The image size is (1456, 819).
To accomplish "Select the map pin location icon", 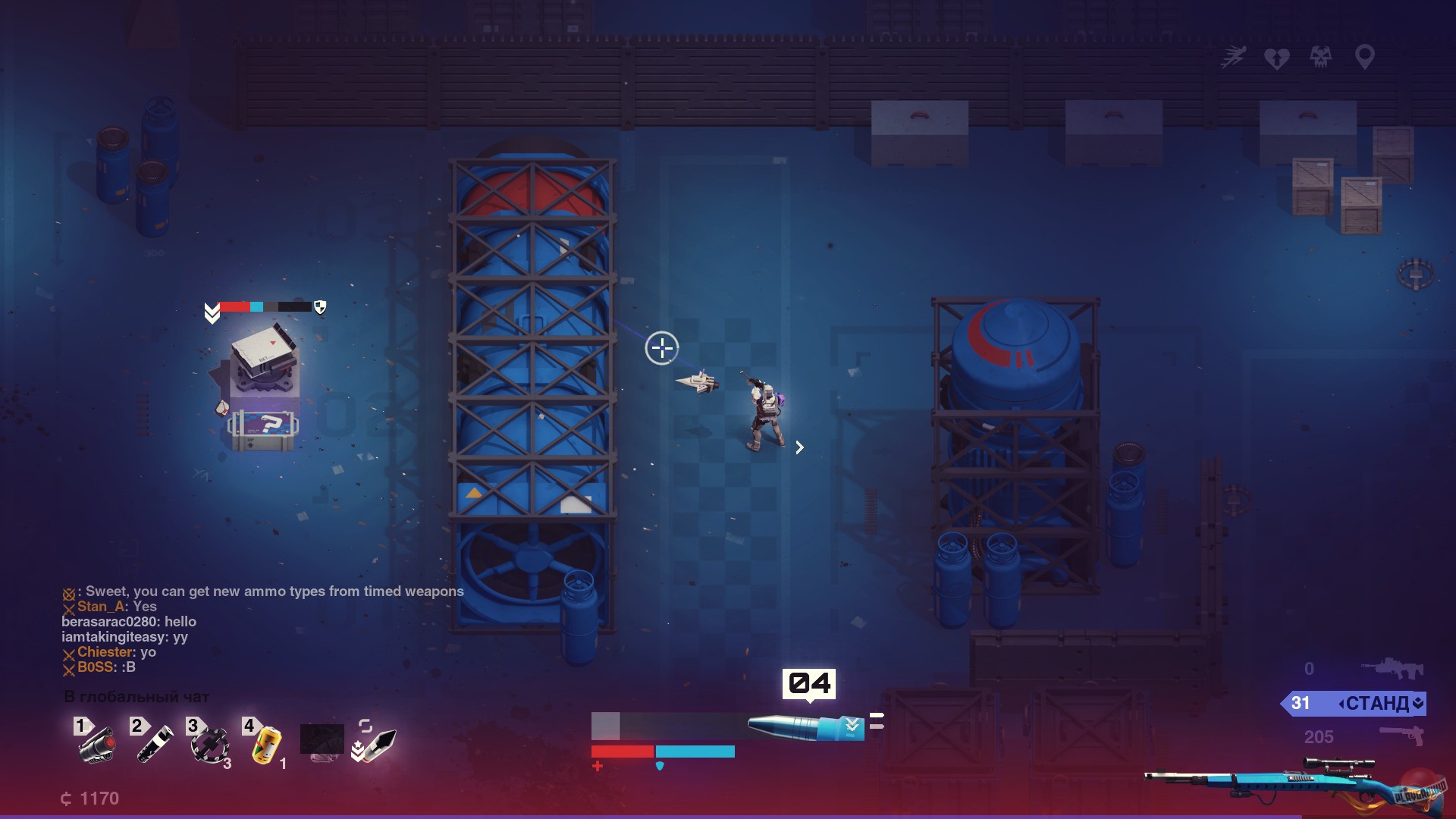I will (1363, 56).
